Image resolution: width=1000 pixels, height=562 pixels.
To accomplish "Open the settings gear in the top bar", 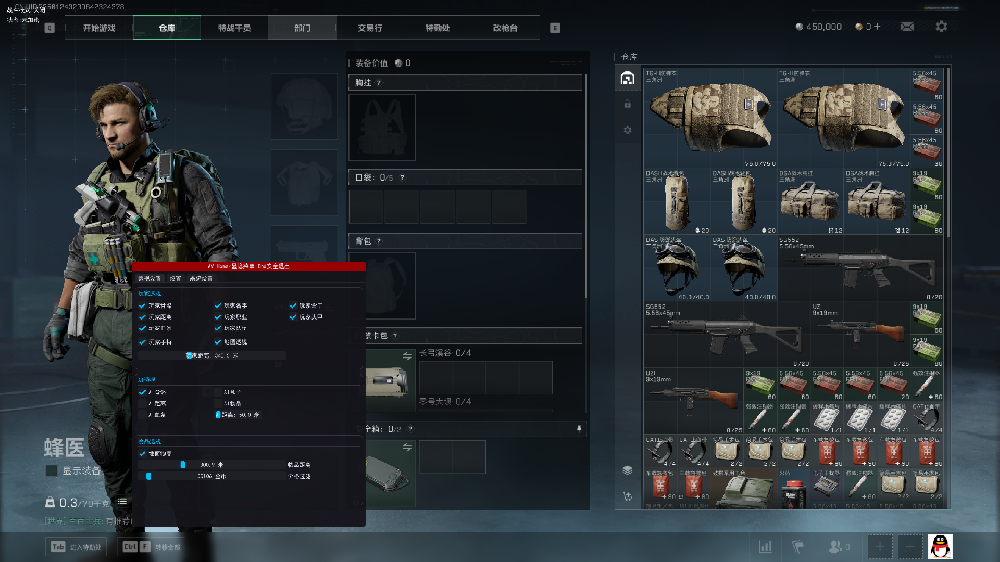I will pos(941,27).
